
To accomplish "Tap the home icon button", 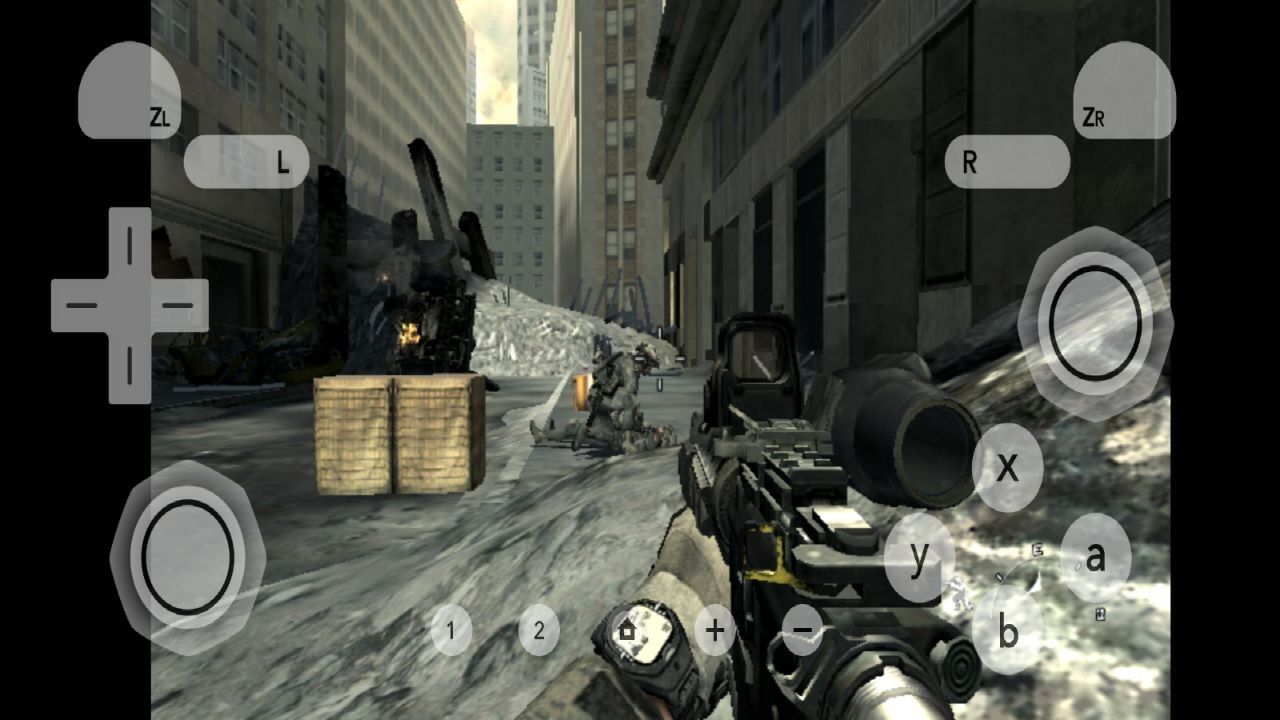I will coord(627,631).
